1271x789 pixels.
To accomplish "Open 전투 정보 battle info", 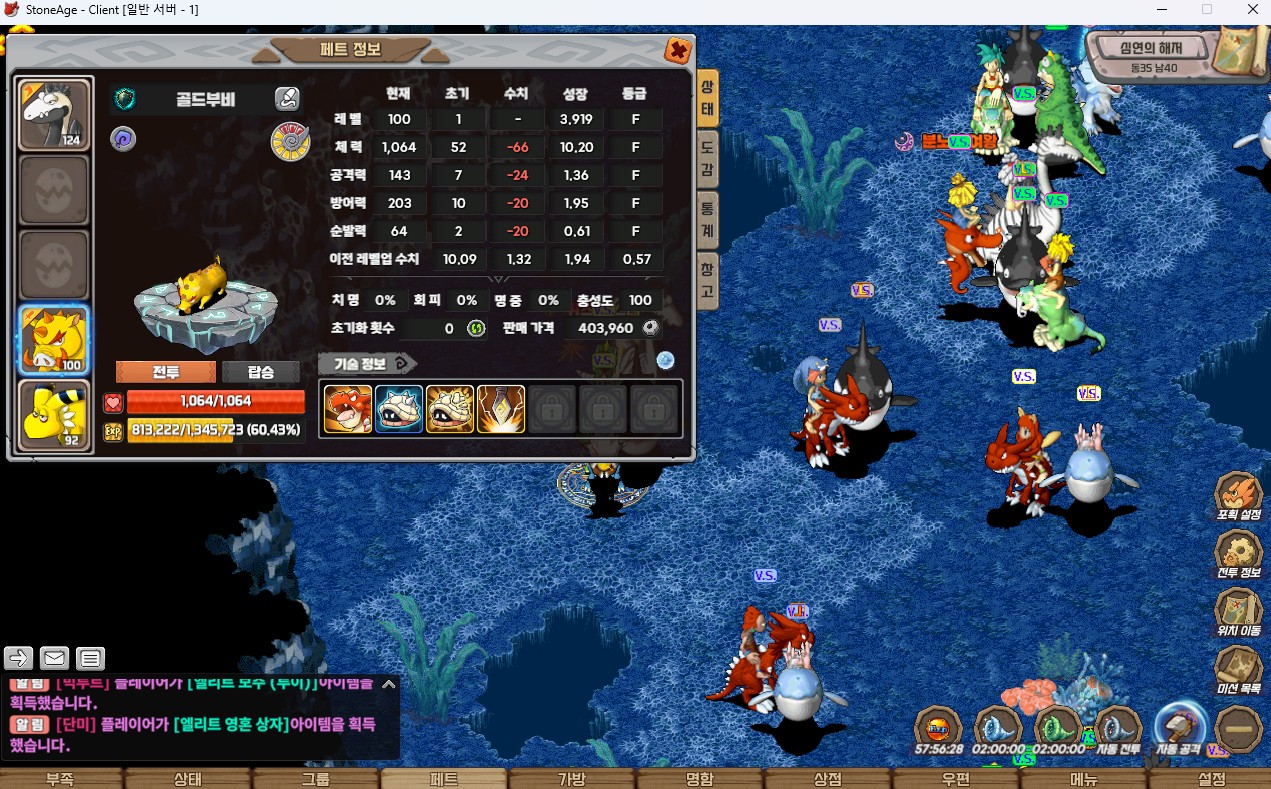I will pos(1238,555).
